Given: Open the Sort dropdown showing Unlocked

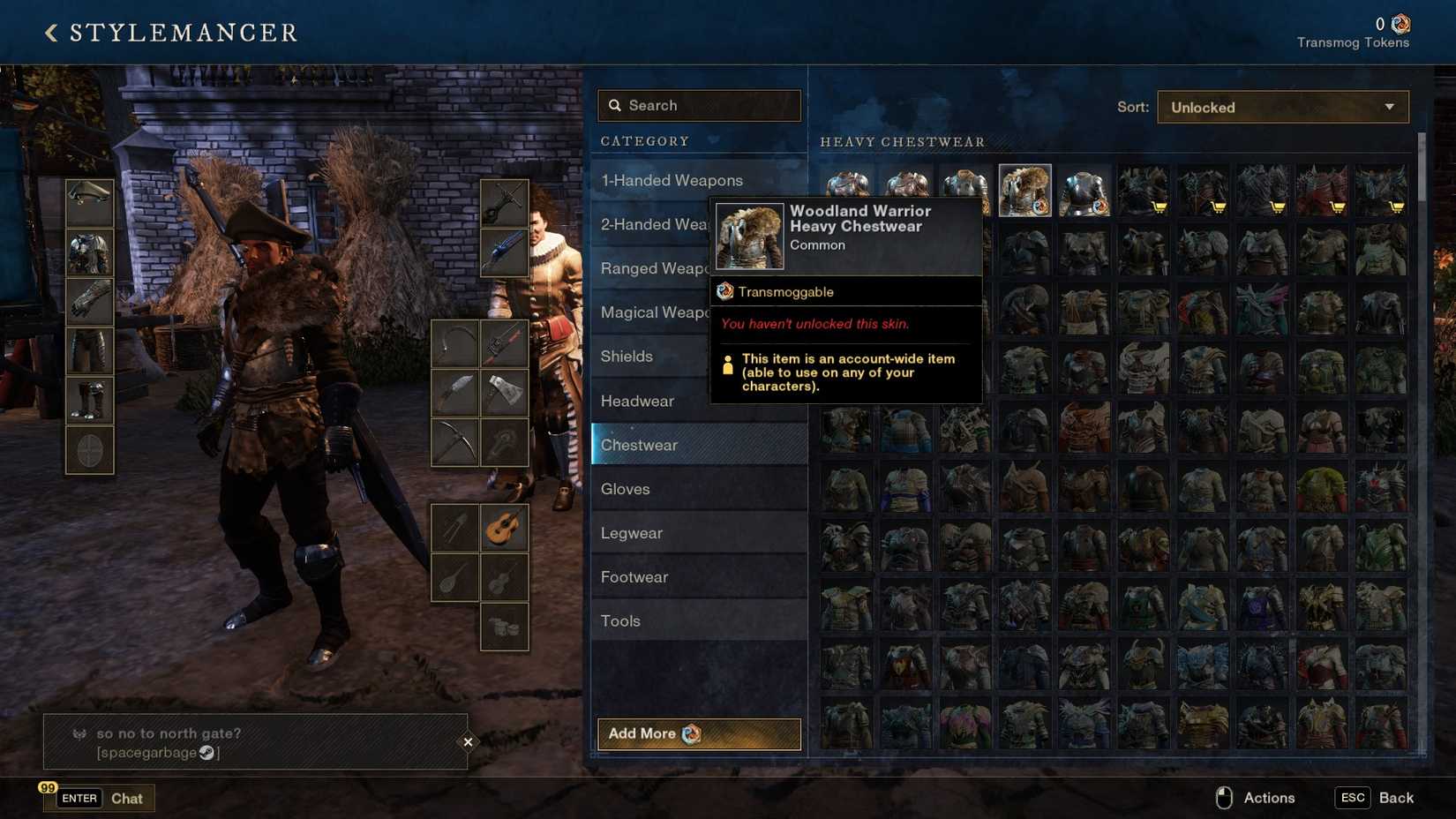Looking at the screenshot, I should (1281, 107).
